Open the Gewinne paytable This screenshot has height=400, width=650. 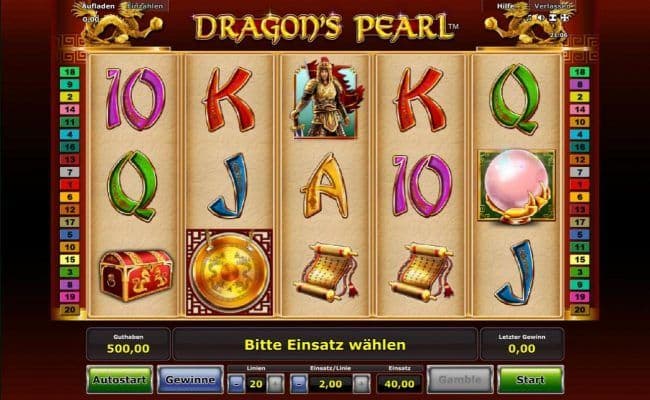(x=189, y=380)
